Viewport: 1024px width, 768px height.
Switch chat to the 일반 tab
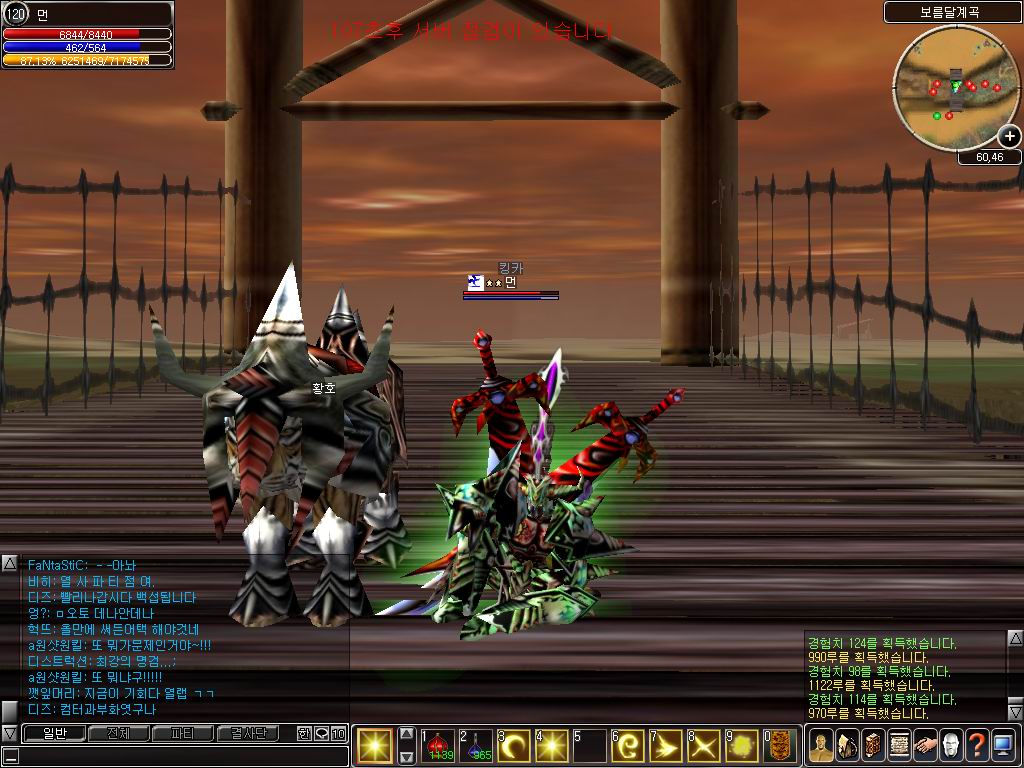pyautogui.click(x=53, y=734)
